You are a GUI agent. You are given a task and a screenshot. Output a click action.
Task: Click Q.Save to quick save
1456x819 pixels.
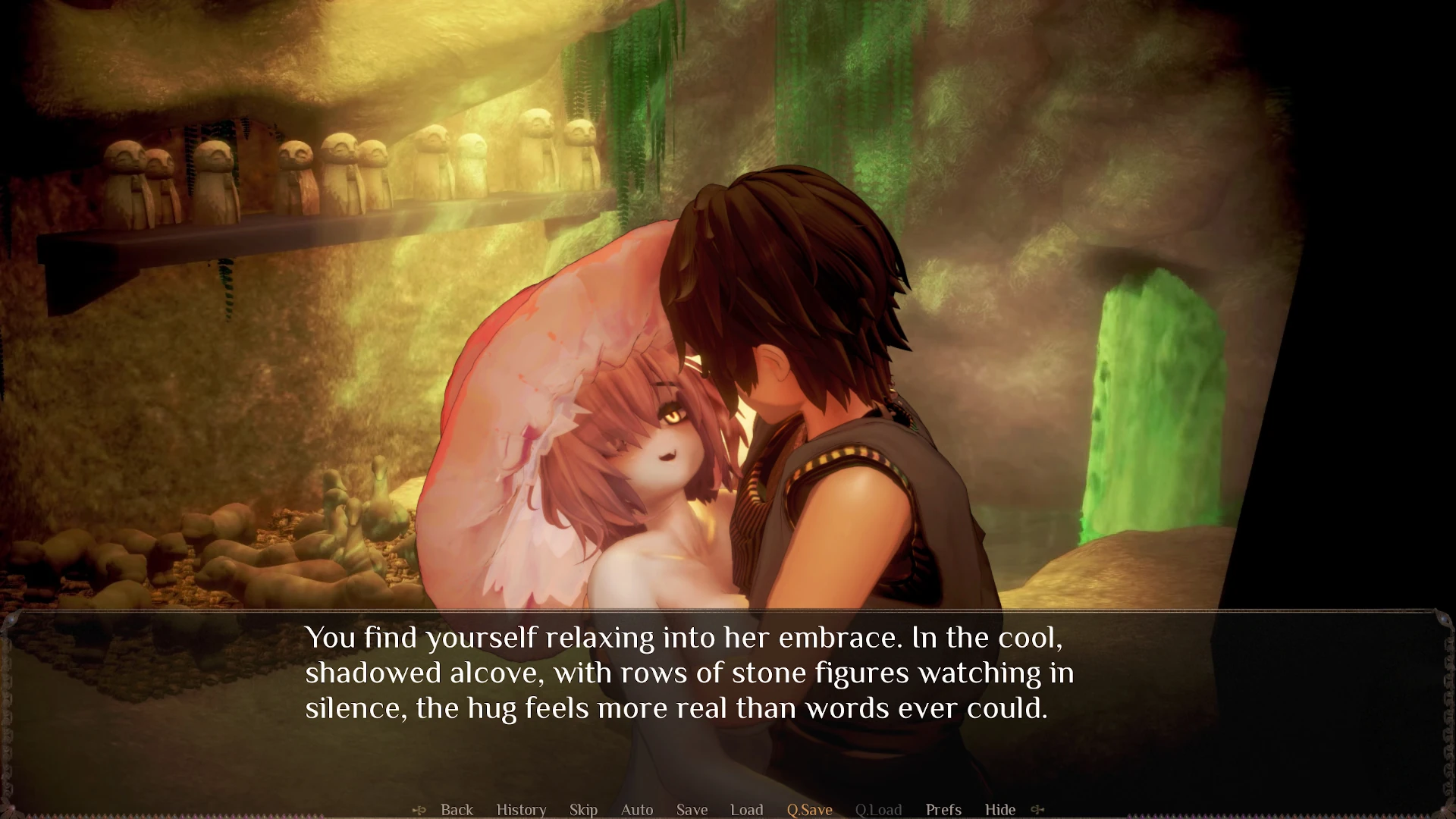(x=809, y=810)
